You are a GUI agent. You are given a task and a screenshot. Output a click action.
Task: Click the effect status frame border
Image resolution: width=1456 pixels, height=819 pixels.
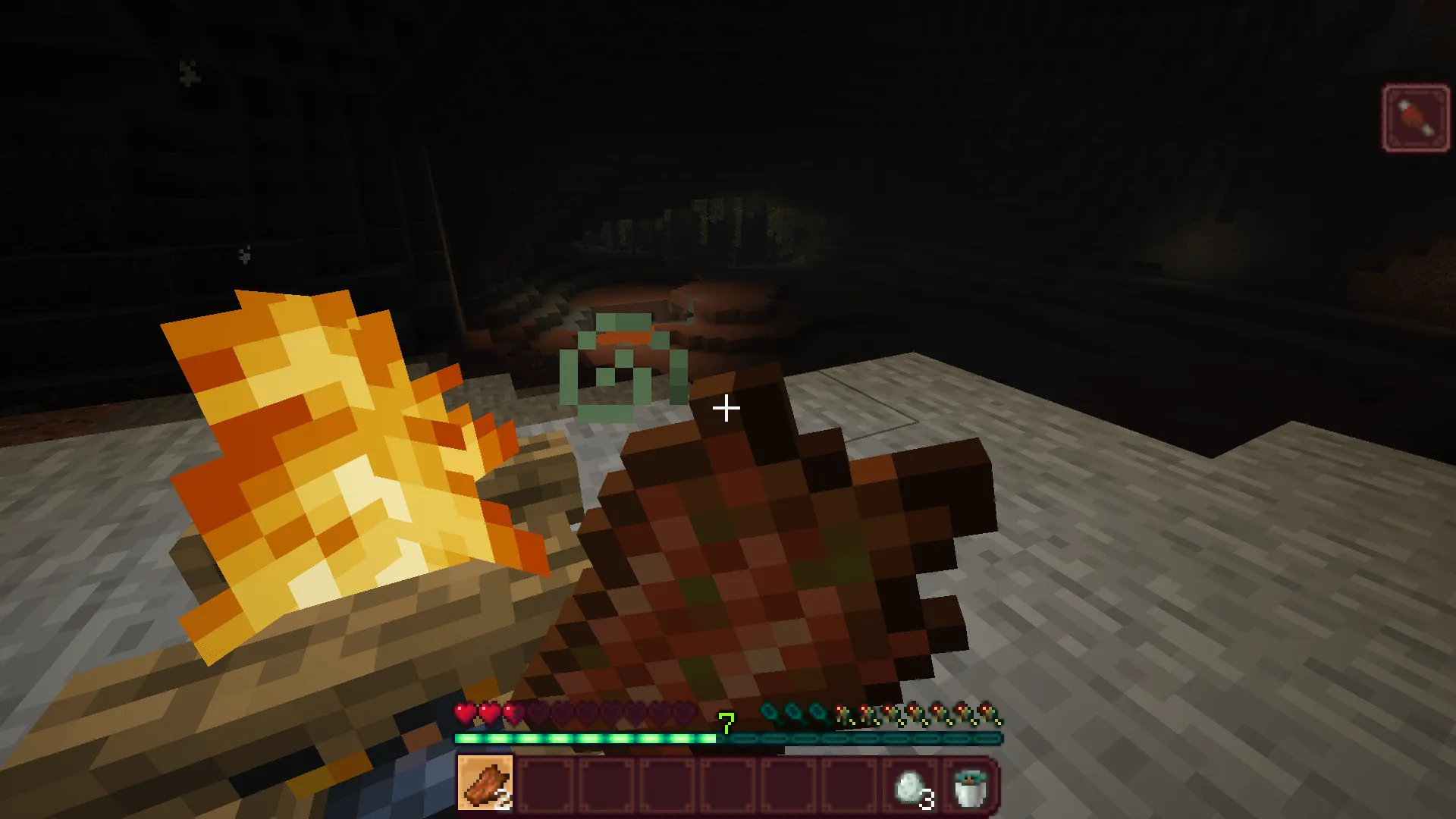point(1415,85)
